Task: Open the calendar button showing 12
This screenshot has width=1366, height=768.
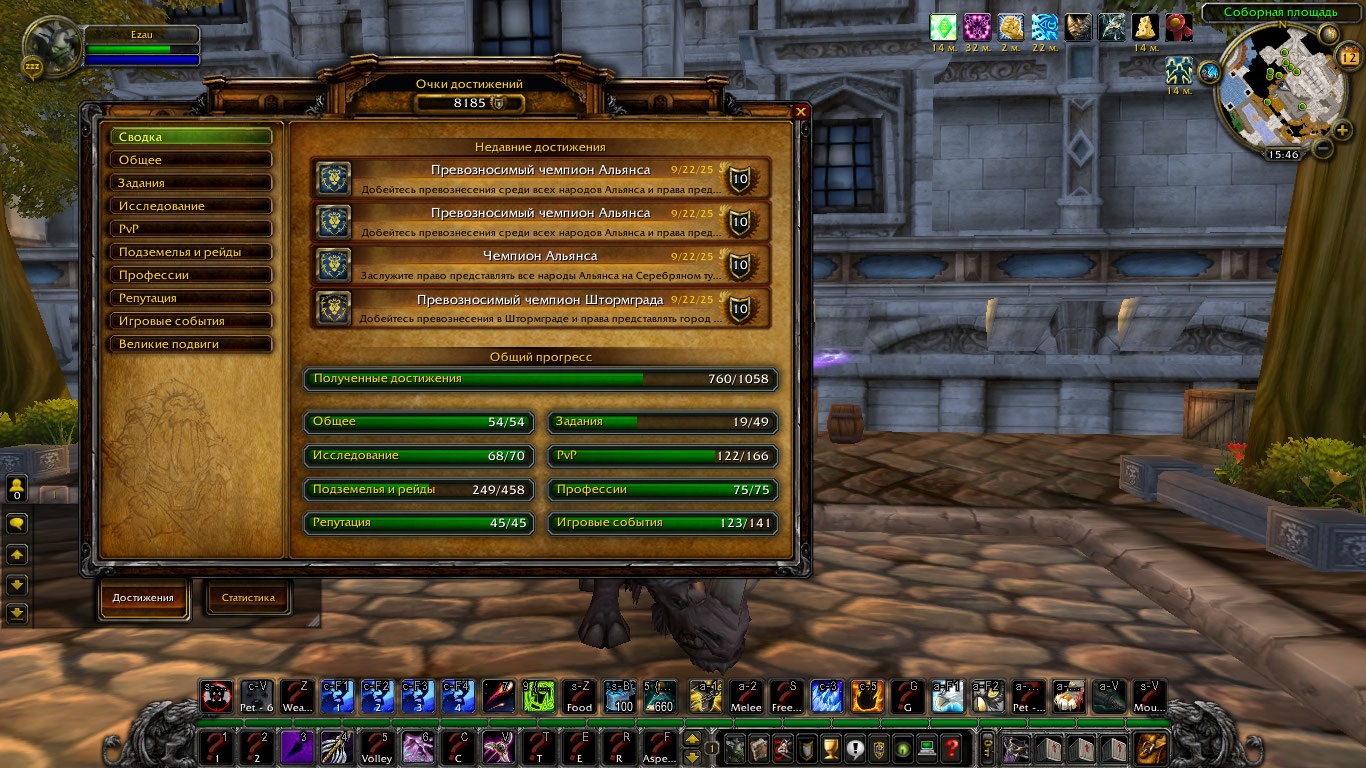Action: point(1346,57)
